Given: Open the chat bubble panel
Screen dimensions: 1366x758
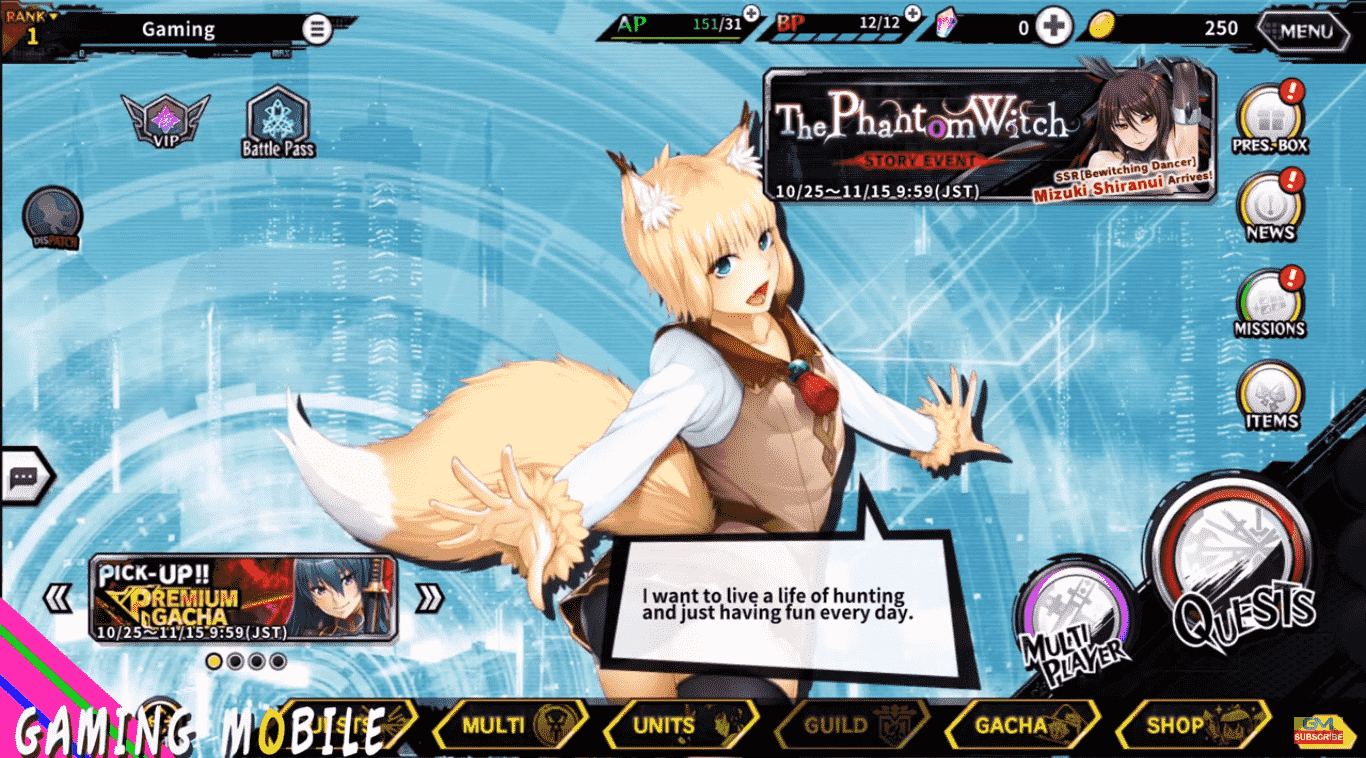Looking at the screenshot, I should 26,474.
